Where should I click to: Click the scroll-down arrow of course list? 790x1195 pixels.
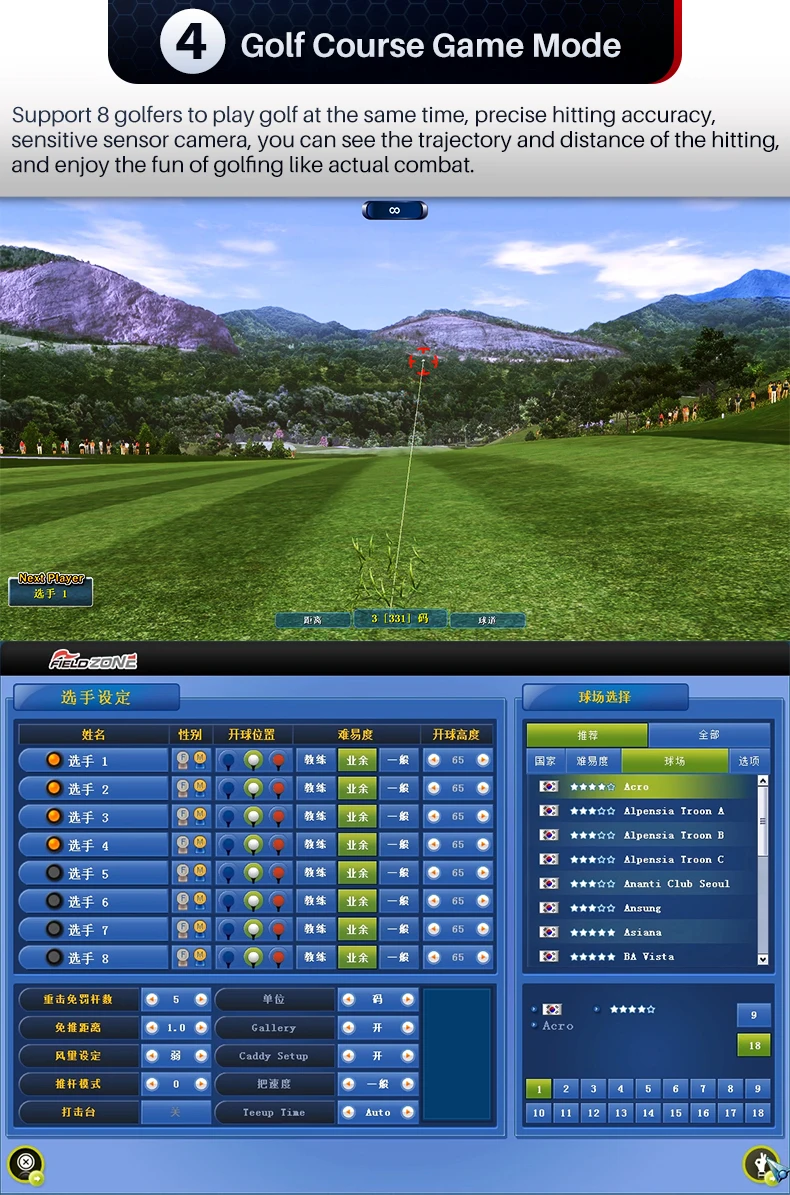click(x=763, y=959)
